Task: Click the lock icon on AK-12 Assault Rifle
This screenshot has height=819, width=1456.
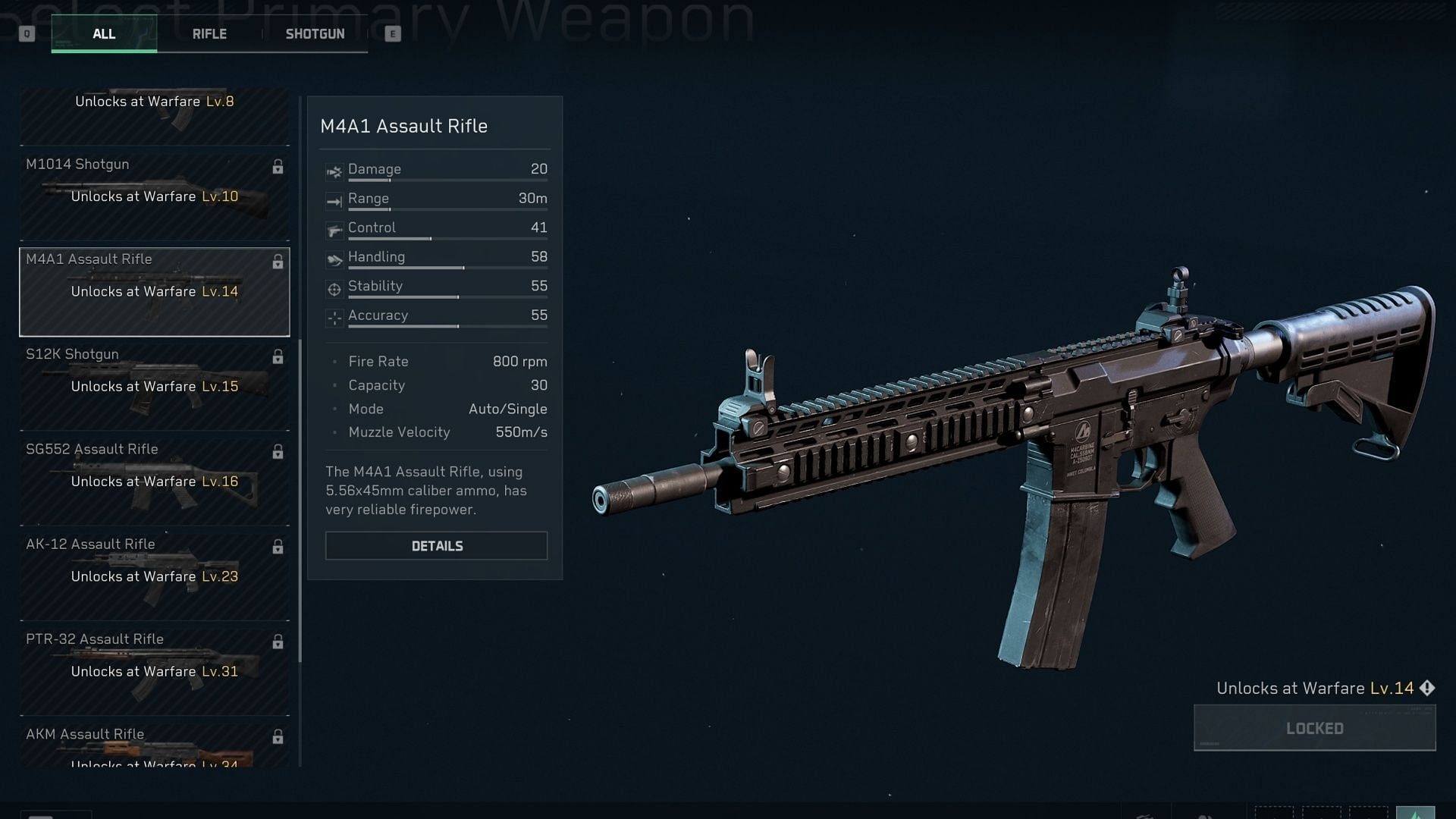Action: tap(278, 546)
